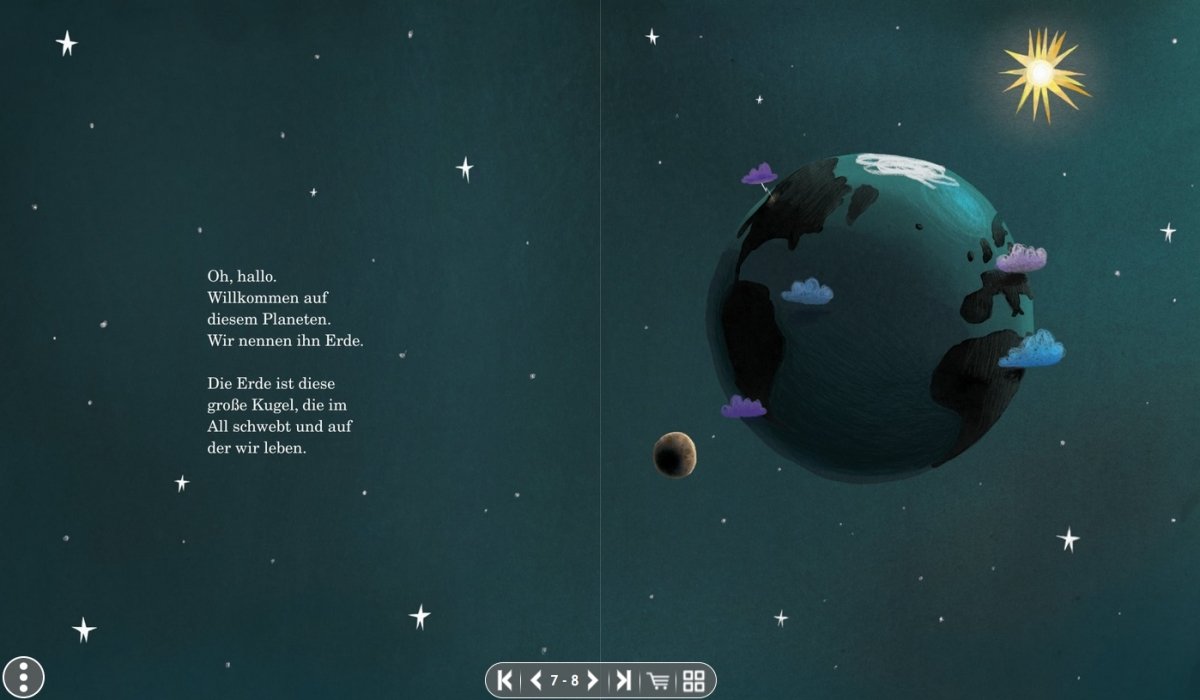This screenshot has width=1200, height=700.
Task: Jump to the first page
Action: pyautogui.click(x=505, y=681)
